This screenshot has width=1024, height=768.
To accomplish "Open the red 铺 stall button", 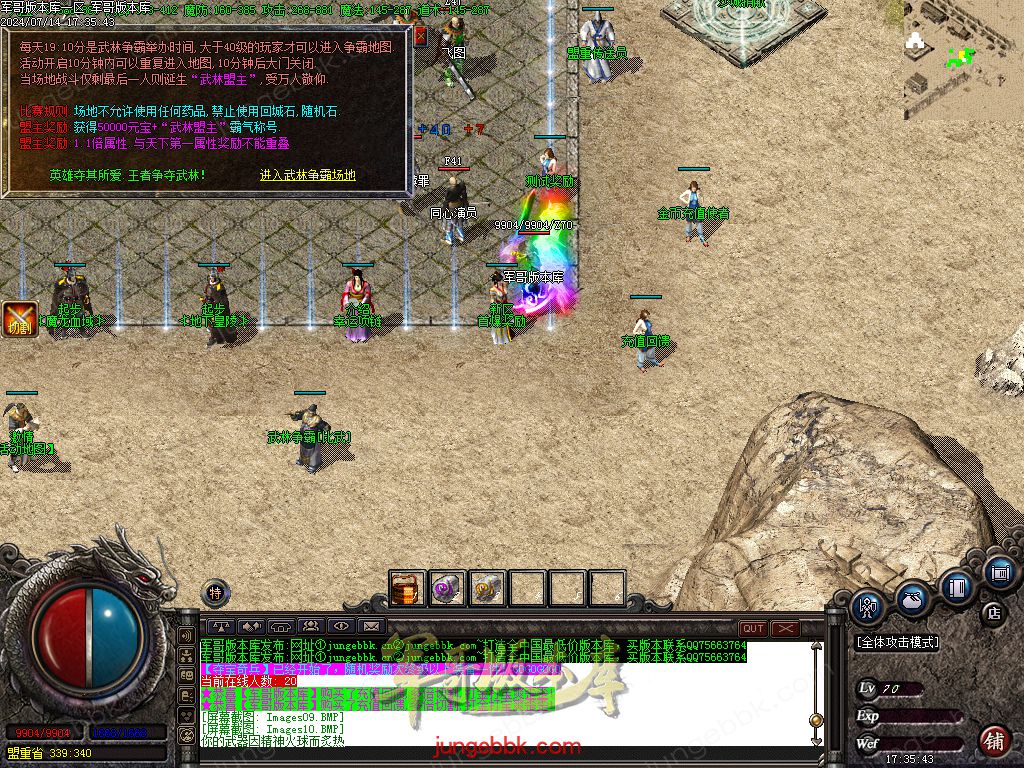I will point(994,741).
